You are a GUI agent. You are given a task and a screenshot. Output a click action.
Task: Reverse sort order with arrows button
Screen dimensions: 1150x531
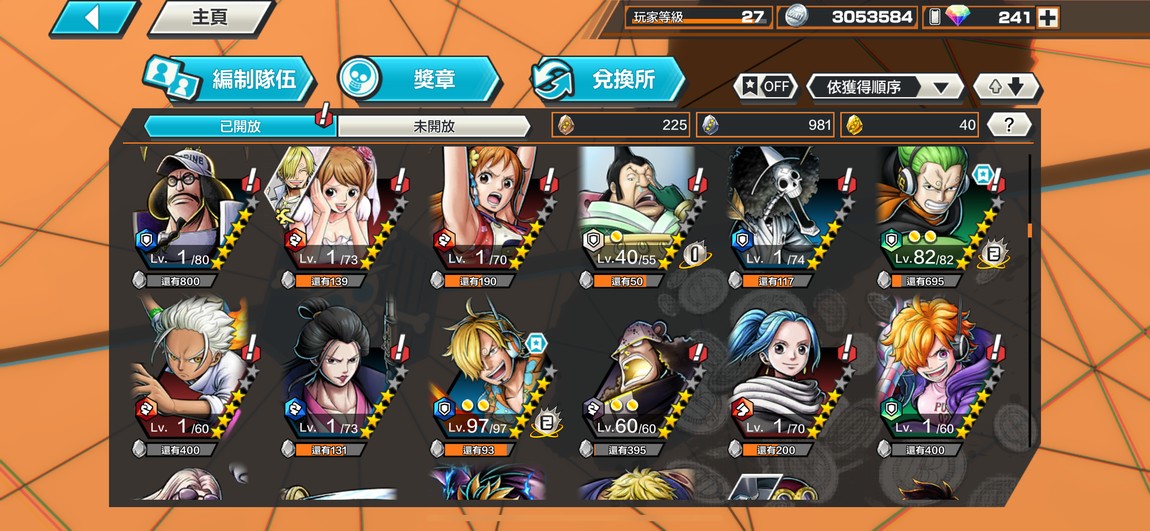(x=1006, y=87)
